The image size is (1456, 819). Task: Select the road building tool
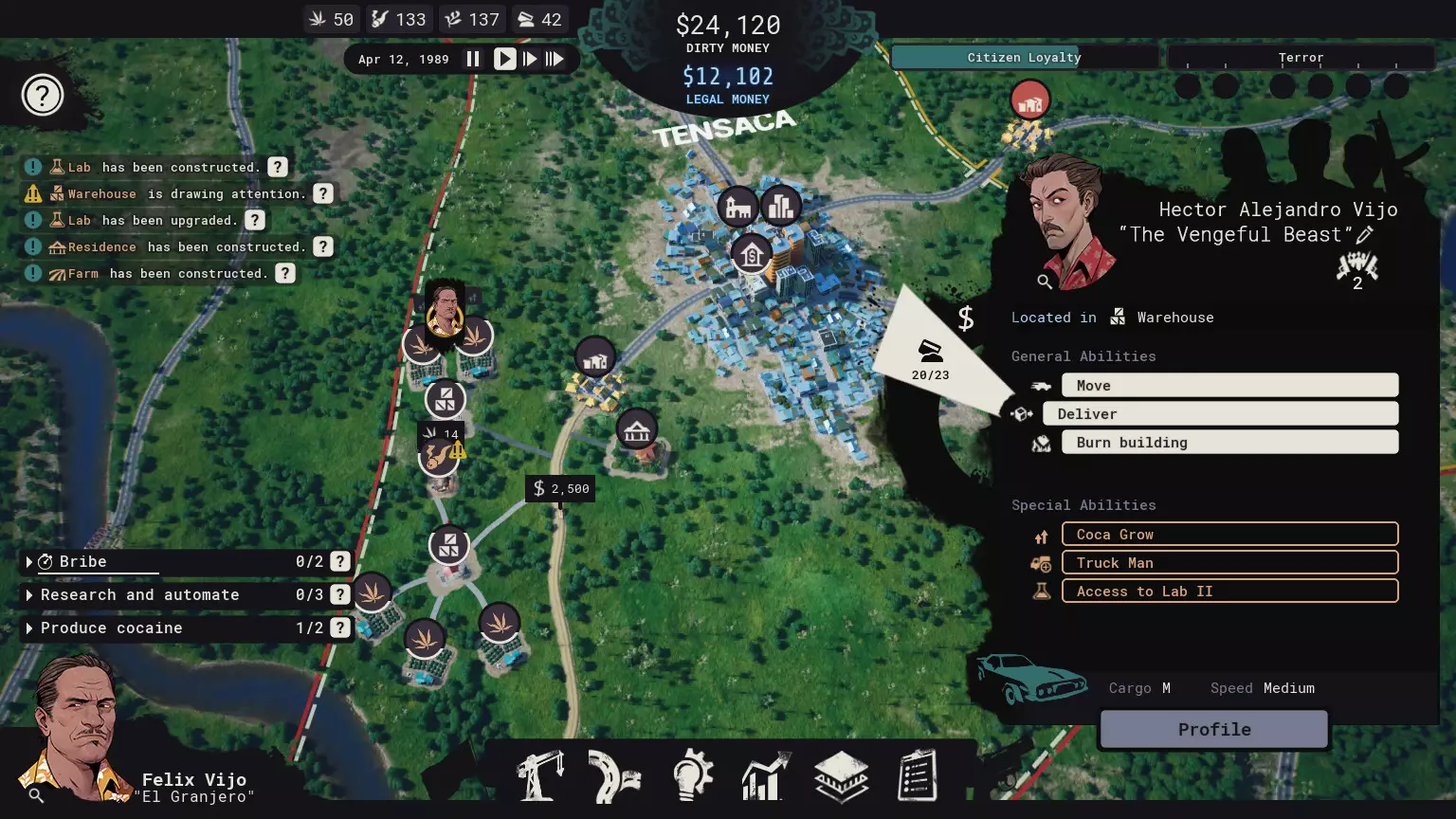point(614,775)
